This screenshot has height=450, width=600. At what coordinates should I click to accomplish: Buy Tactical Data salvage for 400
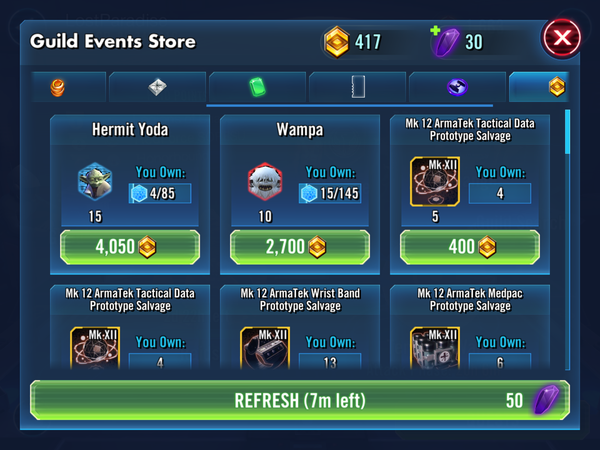pos(470,247)
